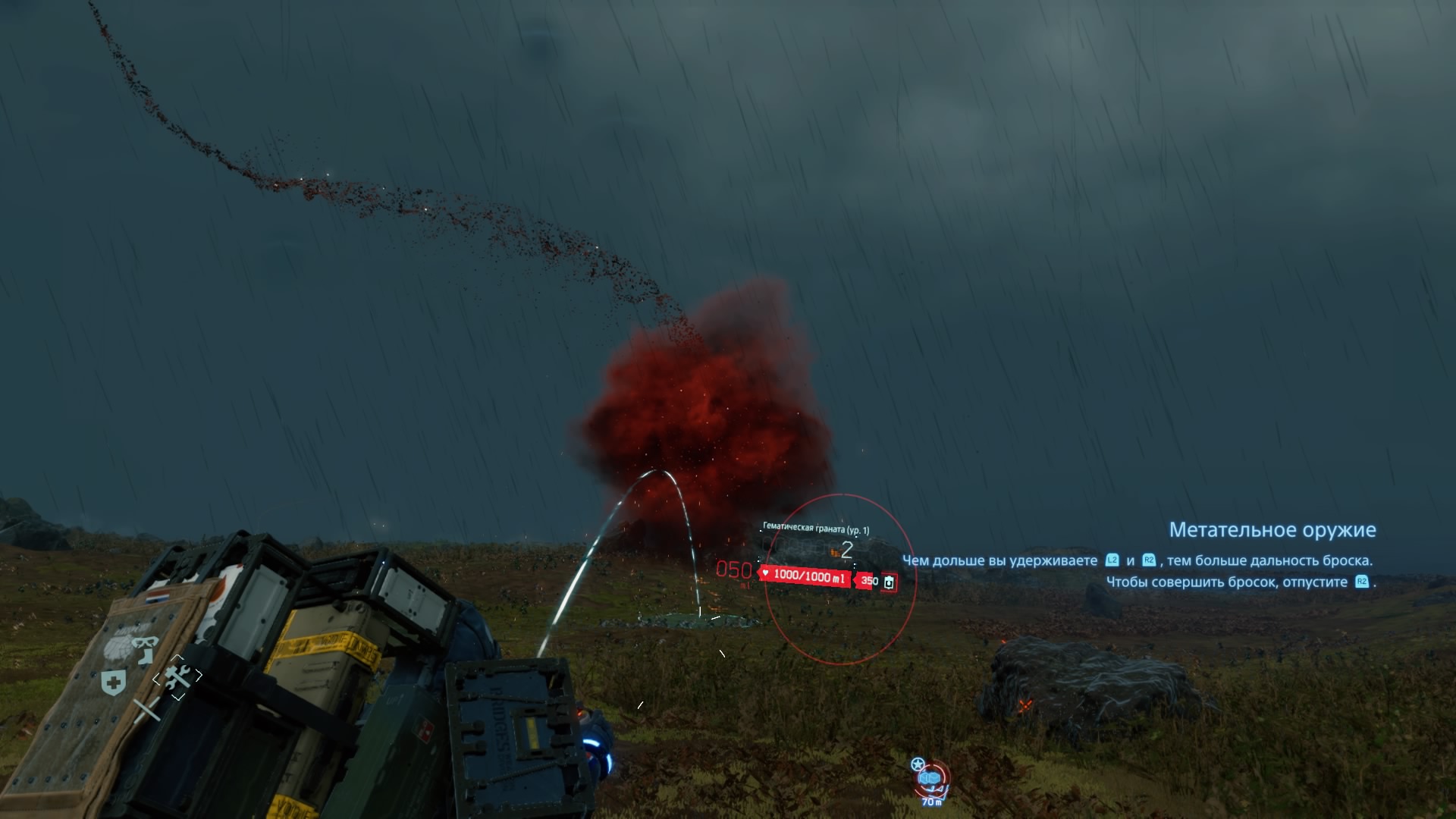The height and width of the screenshot is (819, 1456).
Task: Click the shield with cross icon
Action: coord(114,683)
